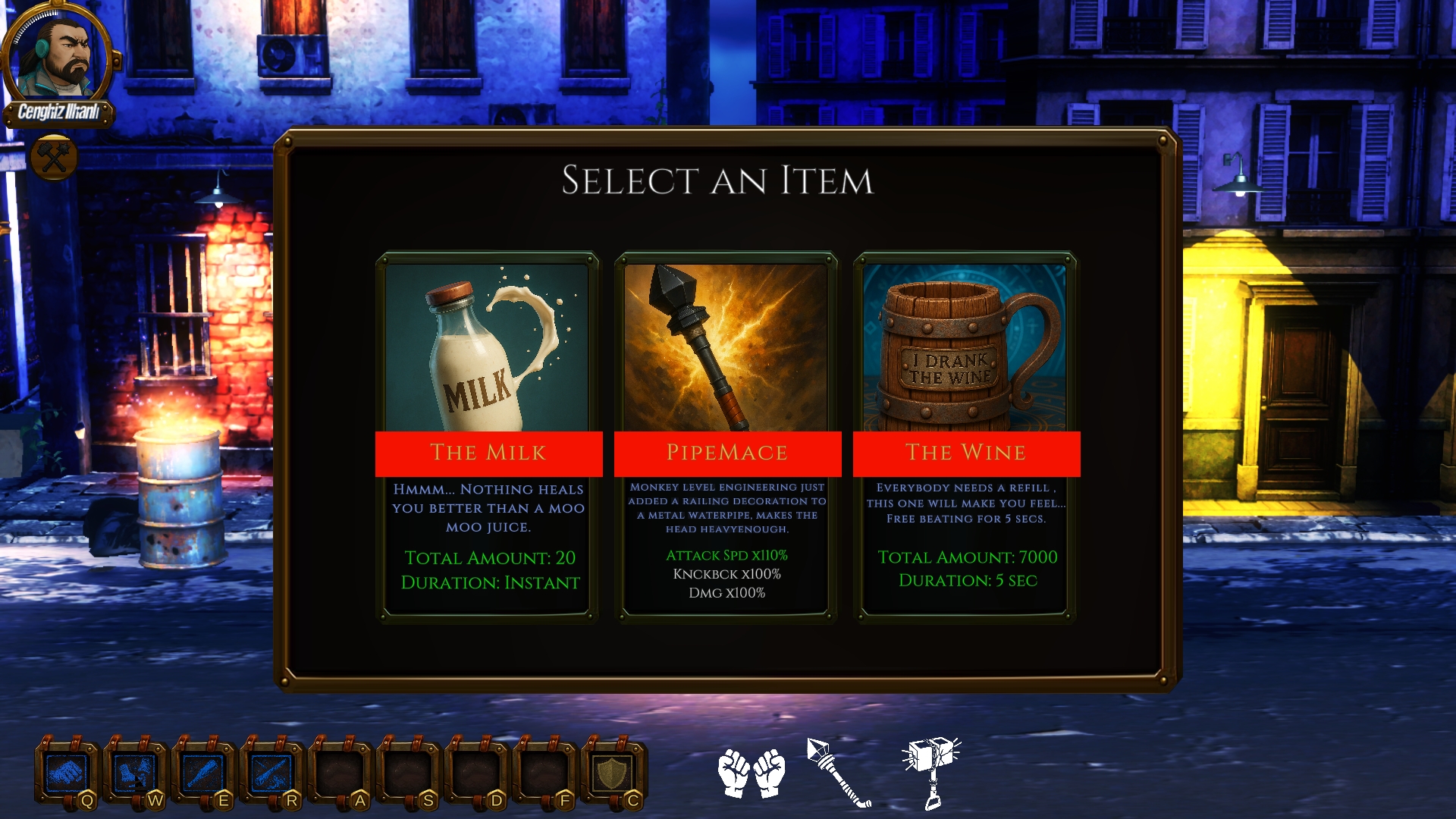Switch to the bare fists weapon icon
This screenshot has height=819, width=1456.
pos(752,773)
